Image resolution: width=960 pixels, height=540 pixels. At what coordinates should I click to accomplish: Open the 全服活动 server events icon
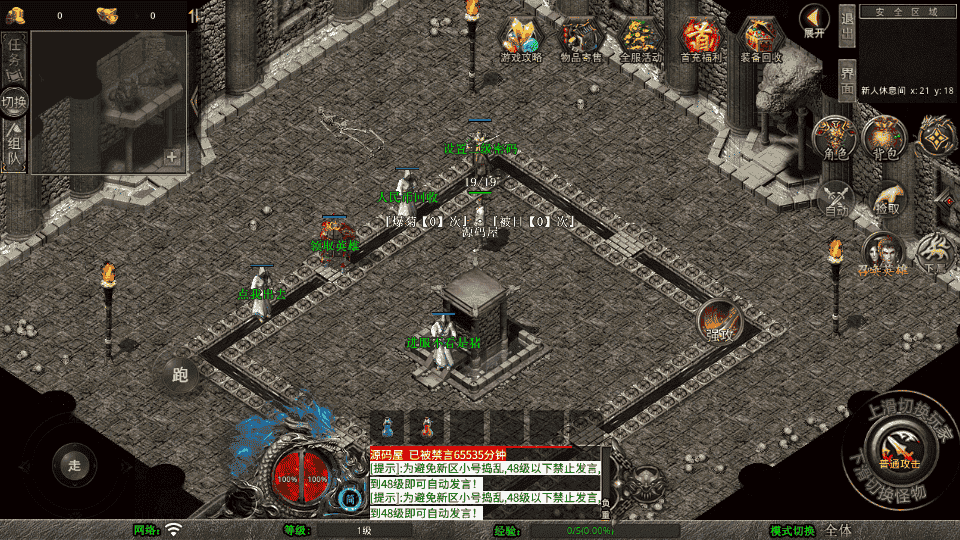click(x=641, y=40)
